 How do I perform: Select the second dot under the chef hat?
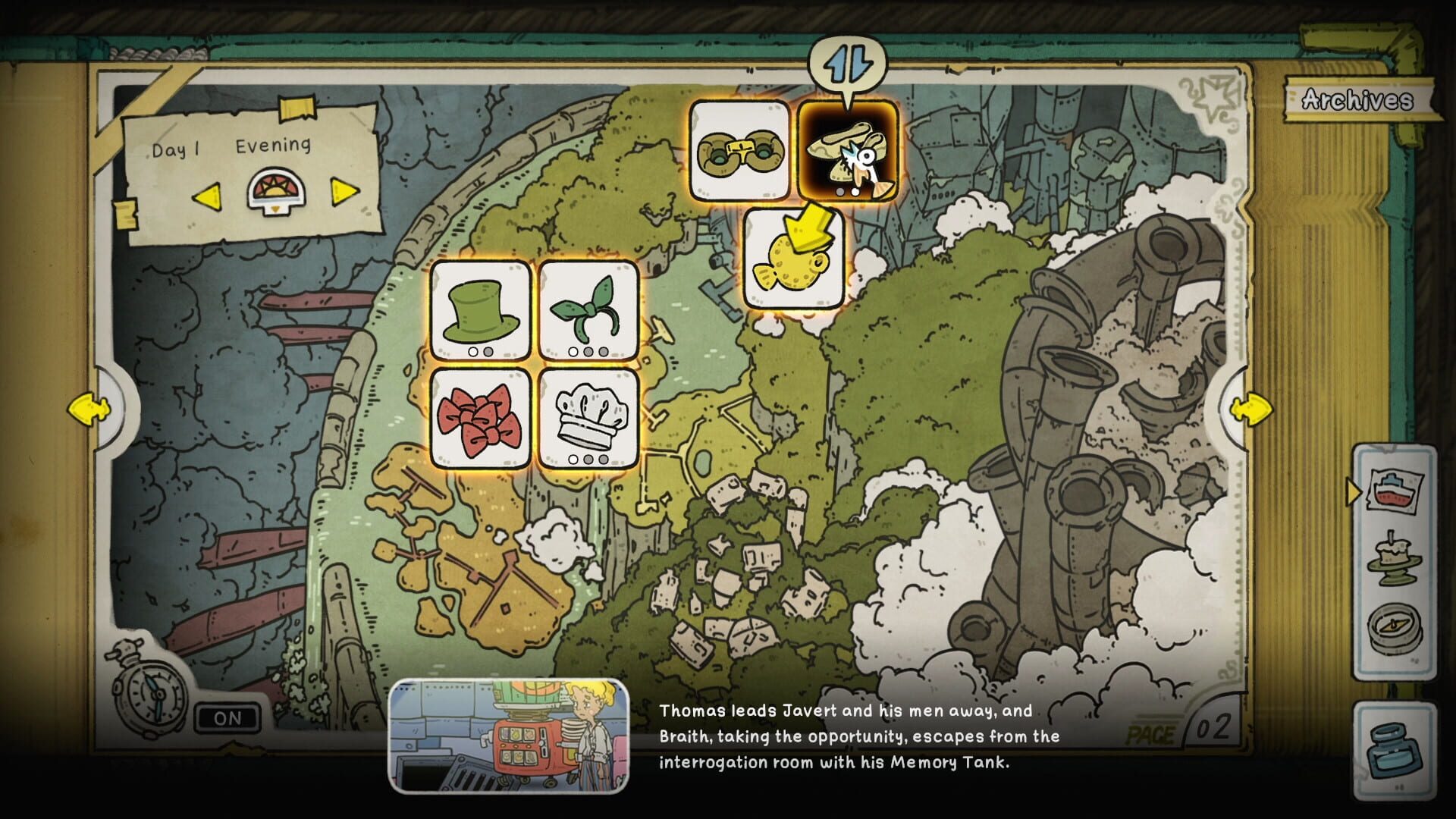click(x=587, y=459)
